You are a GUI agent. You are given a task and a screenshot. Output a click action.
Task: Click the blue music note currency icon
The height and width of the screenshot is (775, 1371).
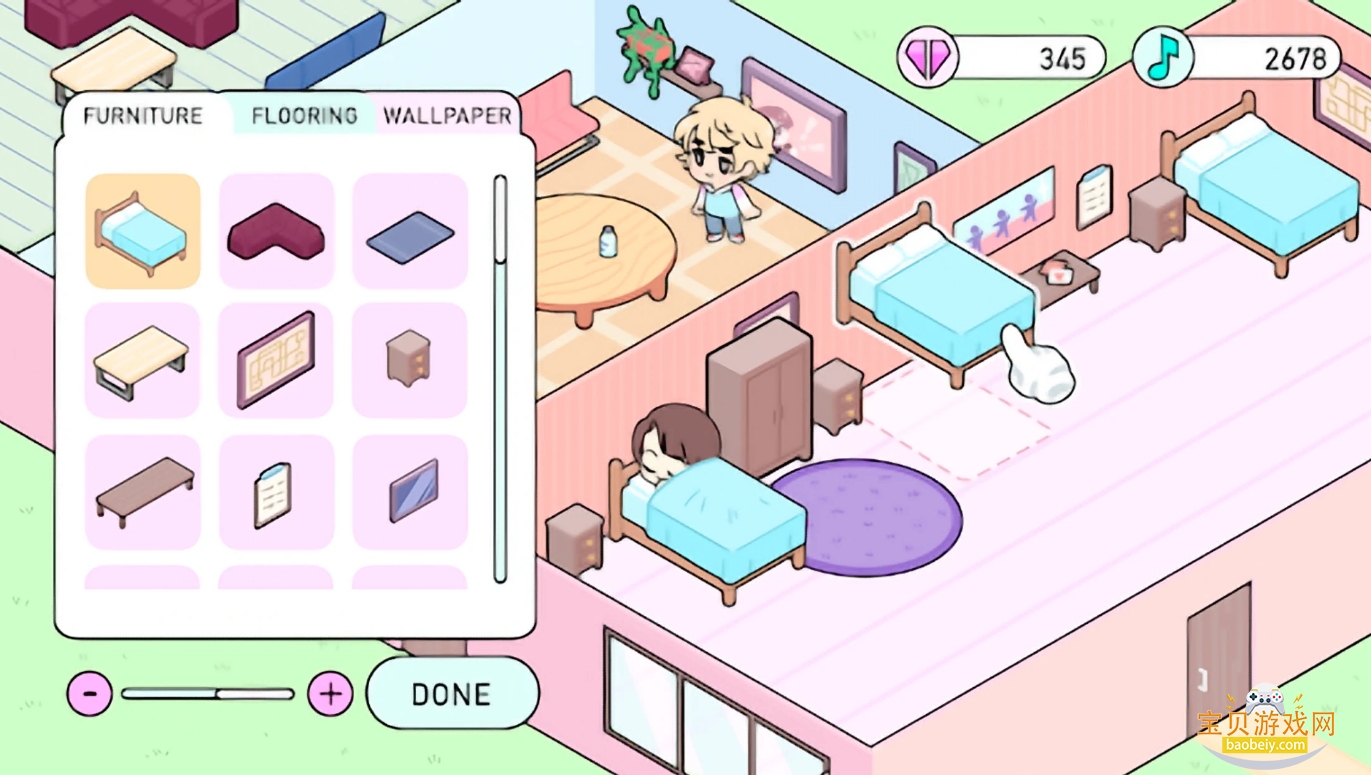[x=1161, y=57]
